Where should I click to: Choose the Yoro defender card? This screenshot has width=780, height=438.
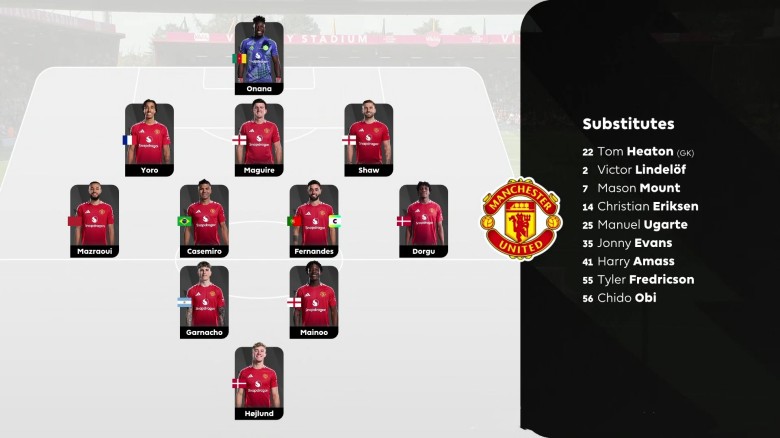click(150, 140)
